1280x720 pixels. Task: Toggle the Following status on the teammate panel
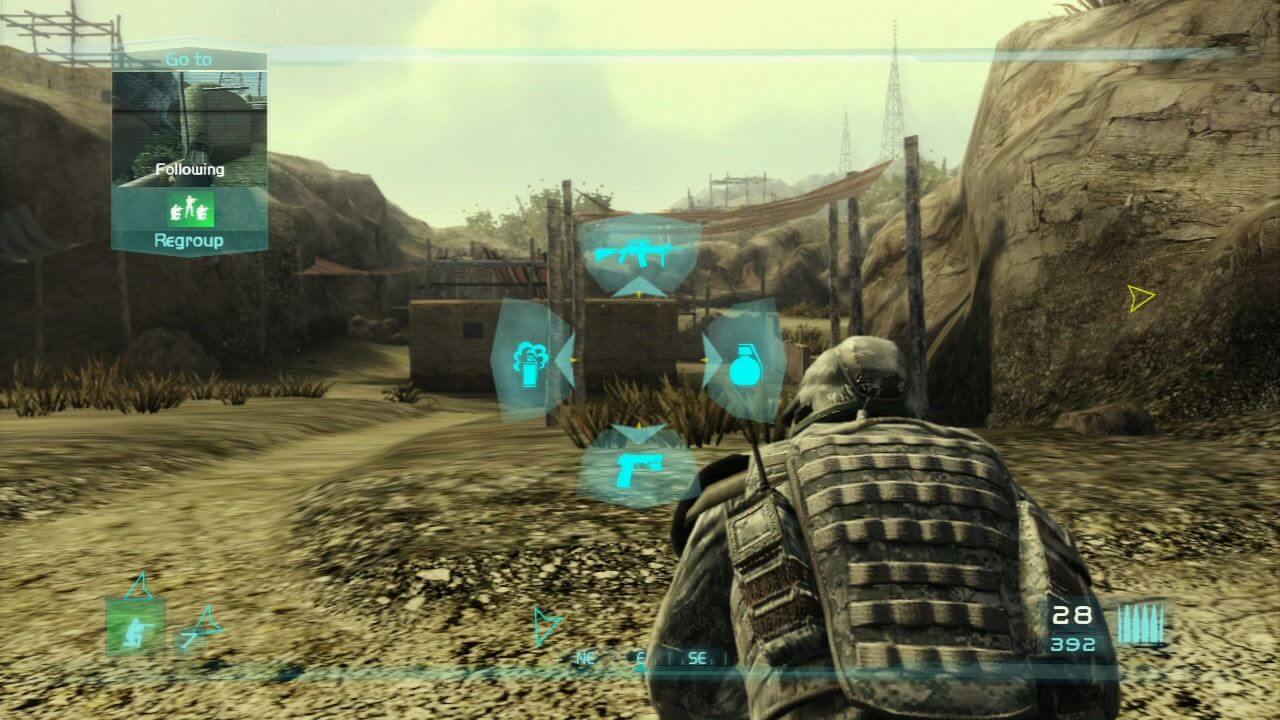192,170
